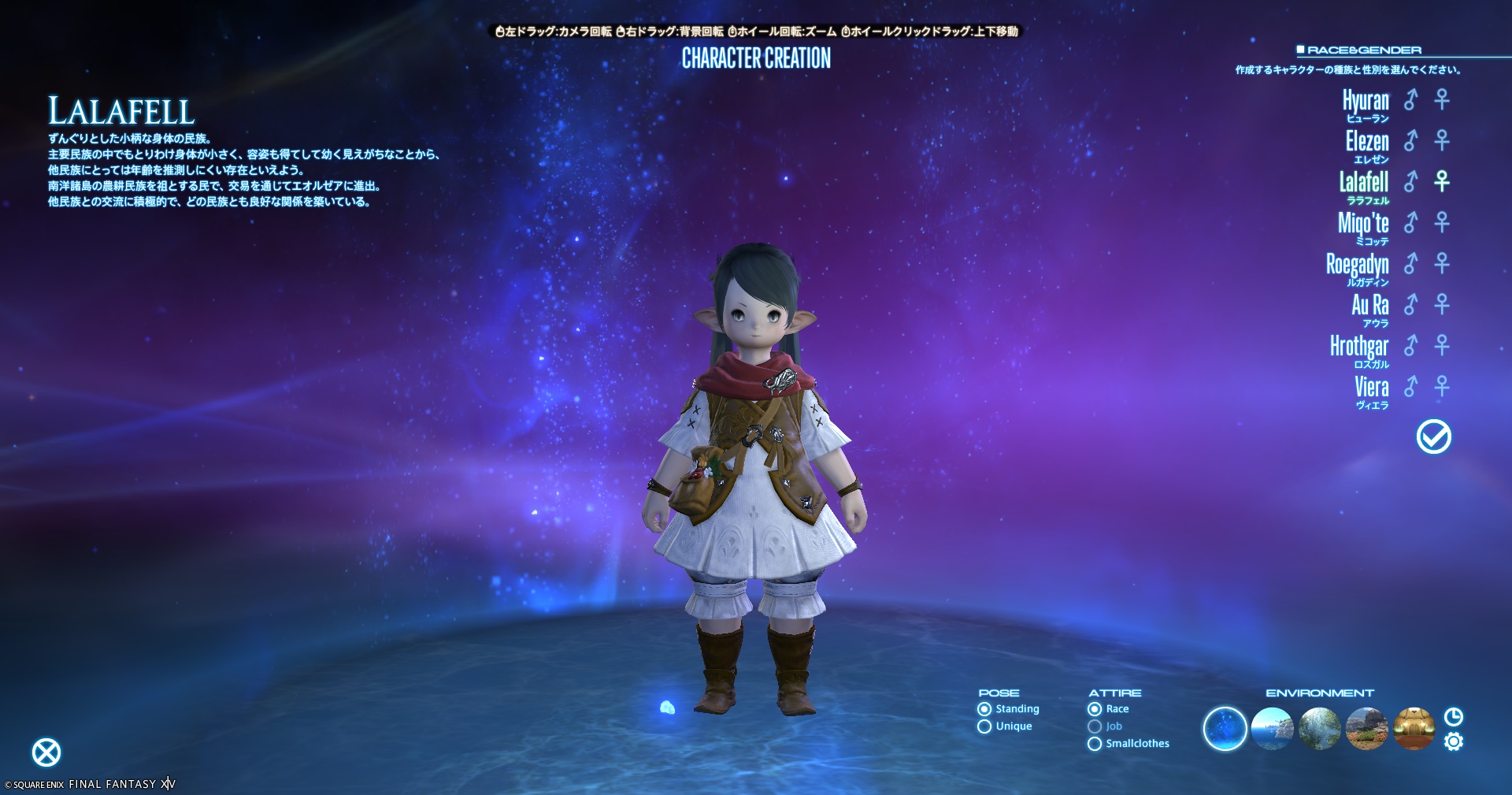Choose the forest environment thumbnail
Image resolution: width=1512 pixels, height=795 pixels.
tap(1319, 729)
